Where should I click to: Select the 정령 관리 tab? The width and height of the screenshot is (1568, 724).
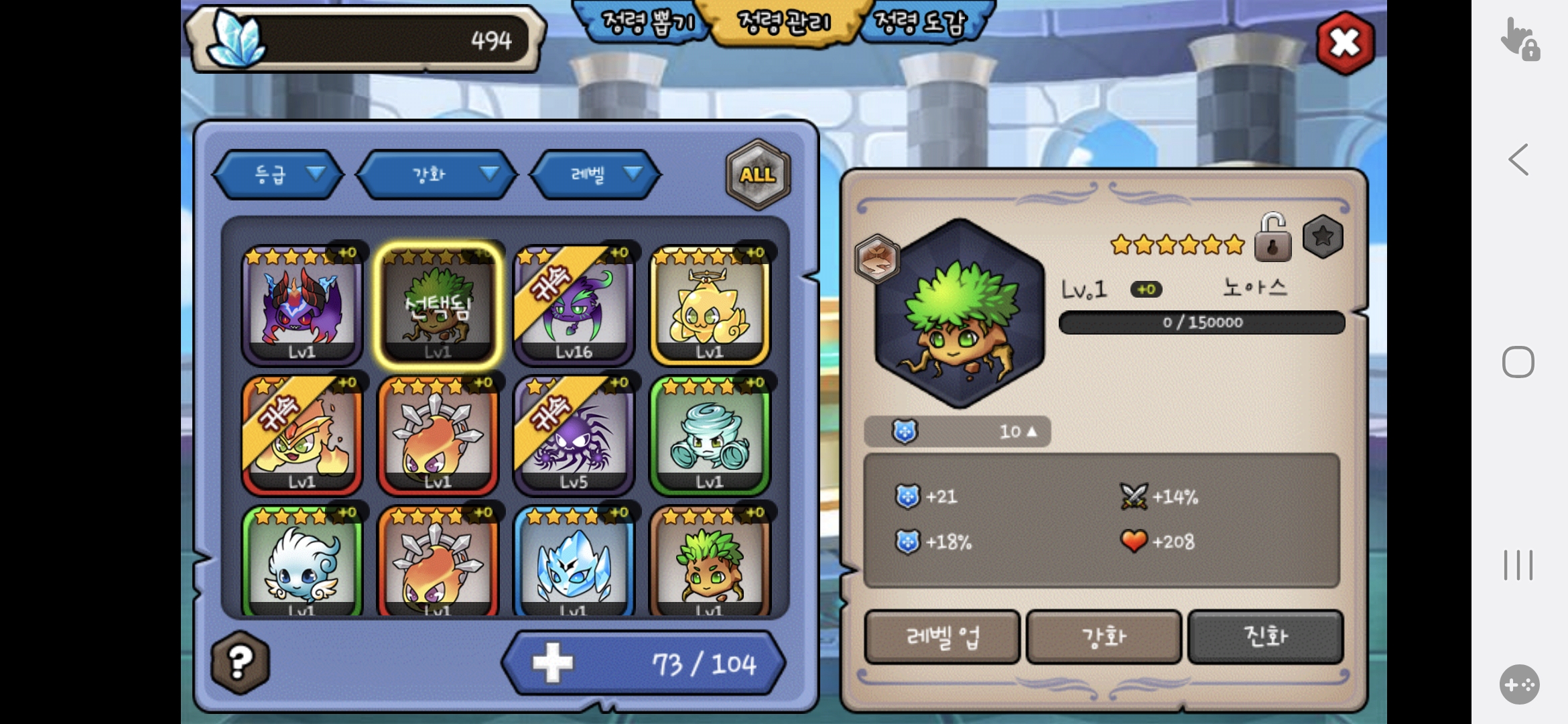tap(783, 22)
